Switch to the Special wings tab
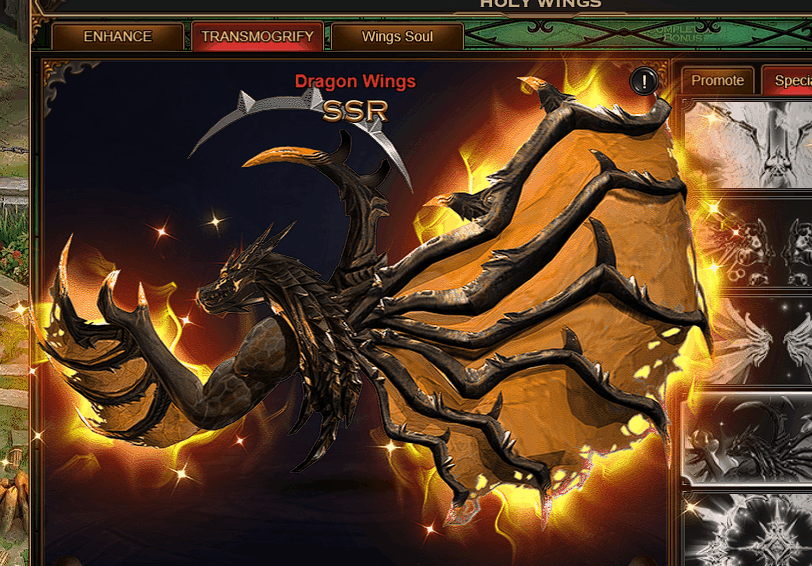This screenshot has width=812, height=566. 790,81
